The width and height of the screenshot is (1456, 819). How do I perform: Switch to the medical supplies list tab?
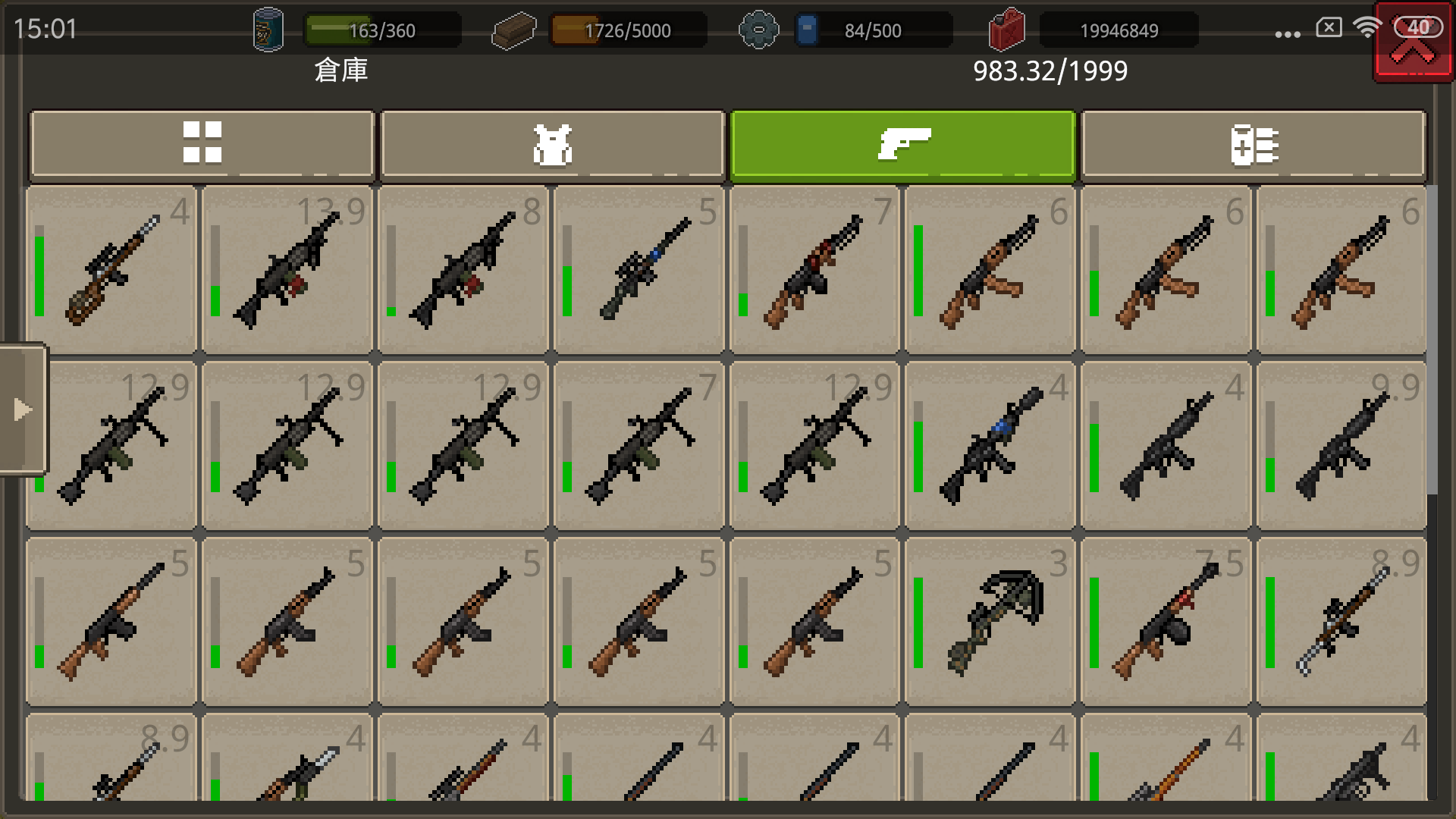[1254, 144]
